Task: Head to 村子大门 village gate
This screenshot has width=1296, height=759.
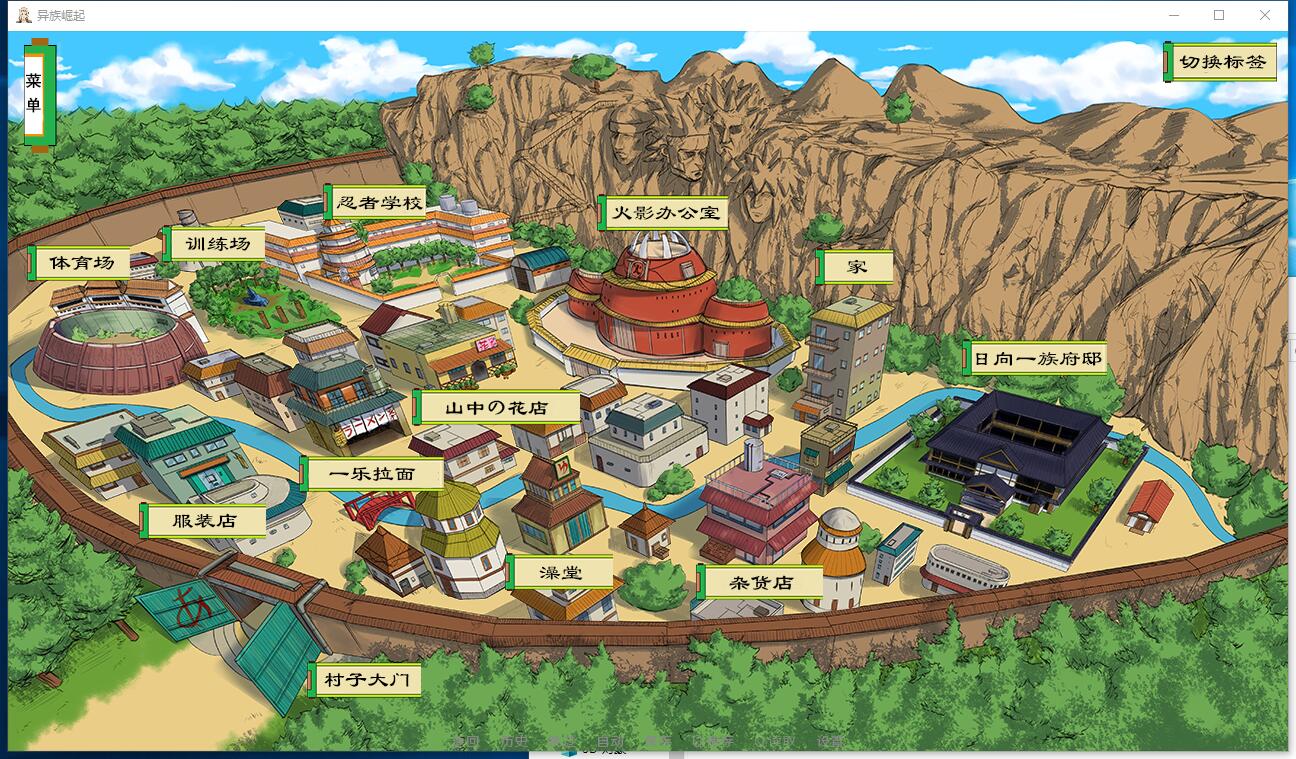Action: pos(366,681)
